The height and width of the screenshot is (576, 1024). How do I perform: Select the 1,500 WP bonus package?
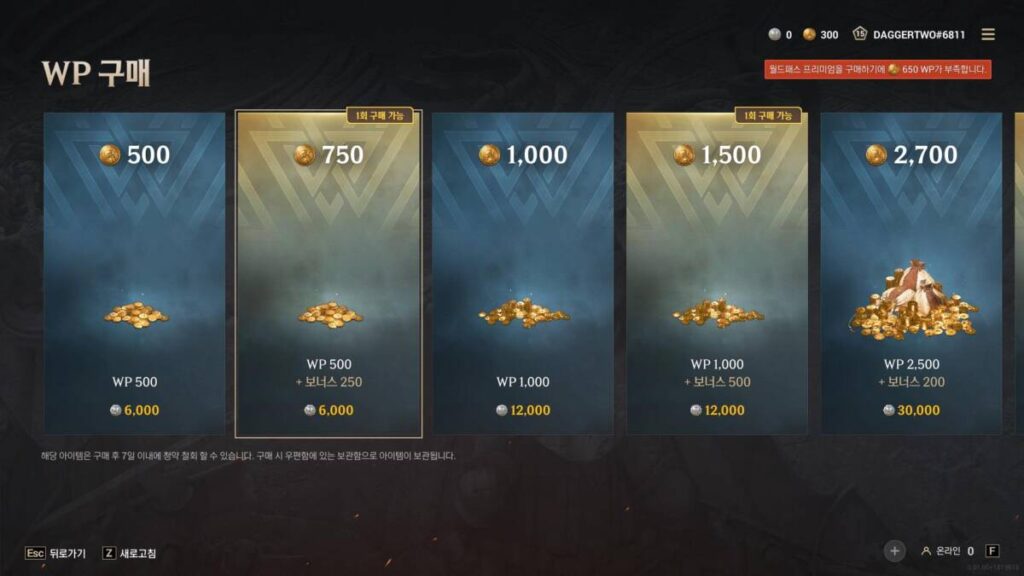pos(717,273)
